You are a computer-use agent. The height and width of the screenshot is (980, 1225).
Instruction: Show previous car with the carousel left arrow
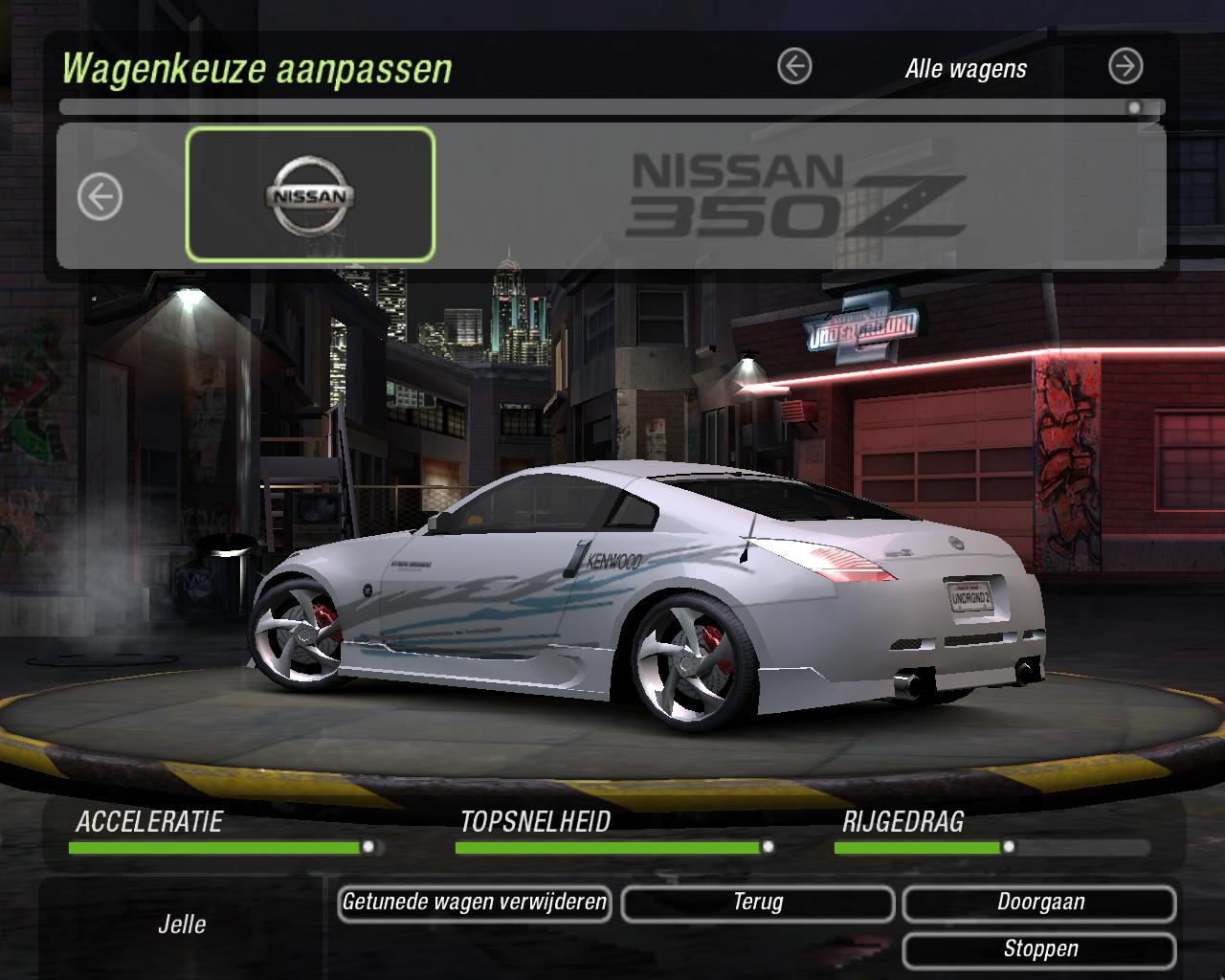(x=100, y=198)
